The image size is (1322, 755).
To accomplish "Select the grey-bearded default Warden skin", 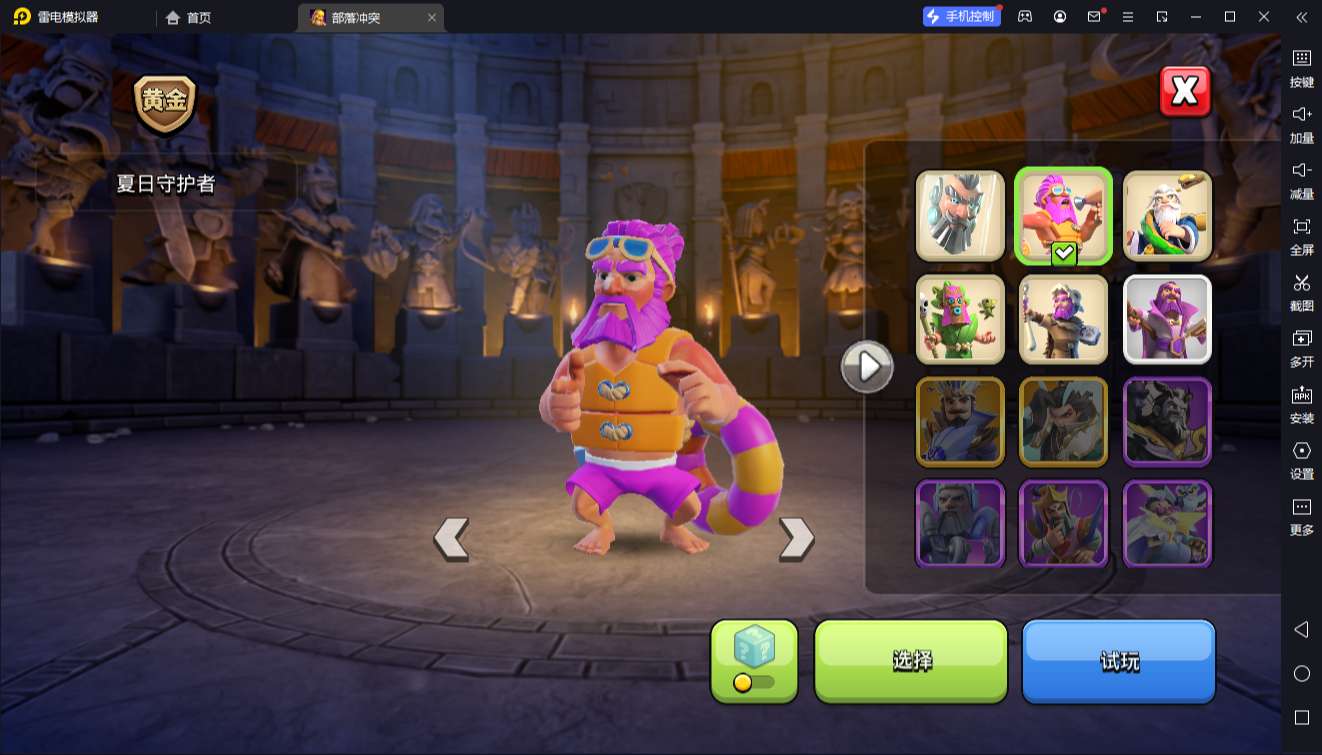I will [x=960, y=215].
